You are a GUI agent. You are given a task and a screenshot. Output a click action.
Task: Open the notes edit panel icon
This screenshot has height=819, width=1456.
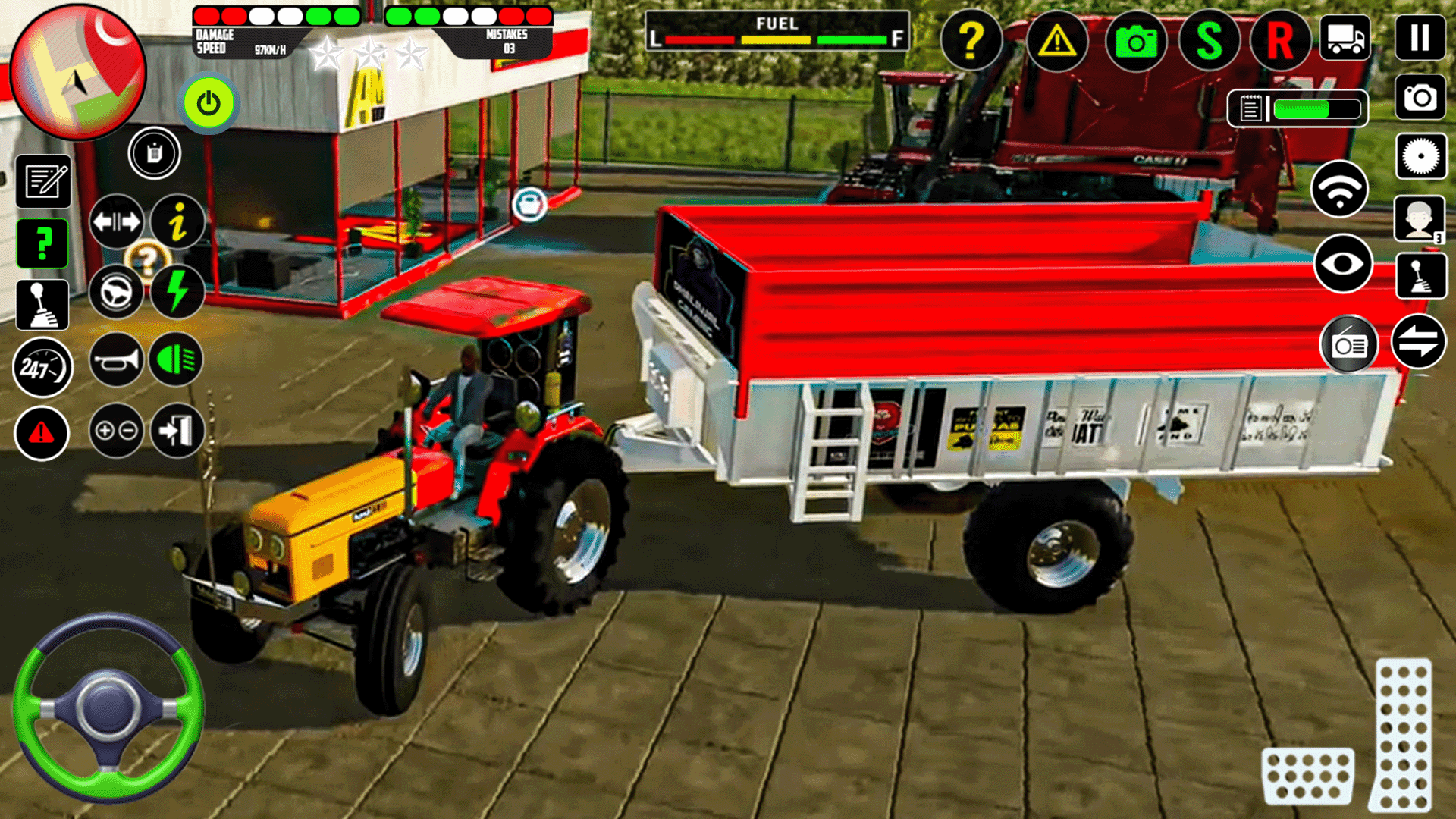pyautogui.click(x=43, y=182)
